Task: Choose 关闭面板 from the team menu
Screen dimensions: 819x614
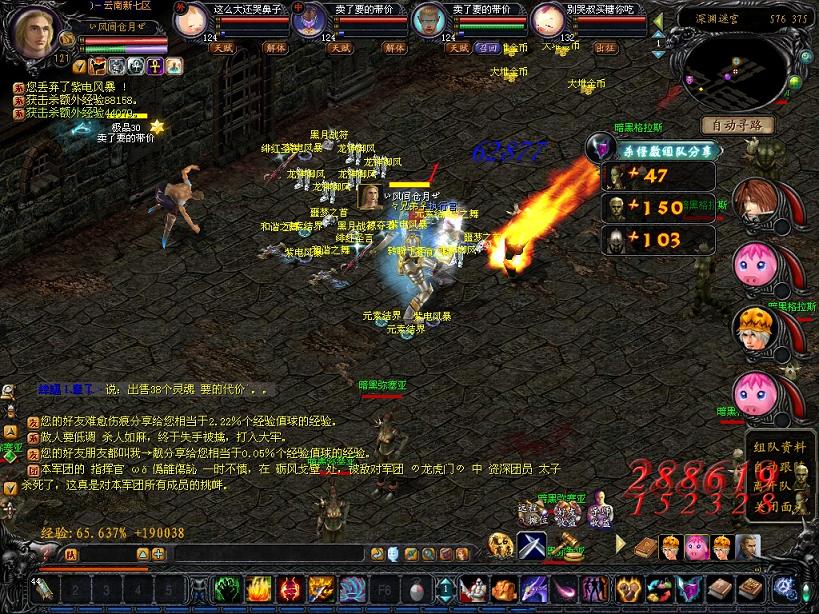Action: (x=780, y=506)
